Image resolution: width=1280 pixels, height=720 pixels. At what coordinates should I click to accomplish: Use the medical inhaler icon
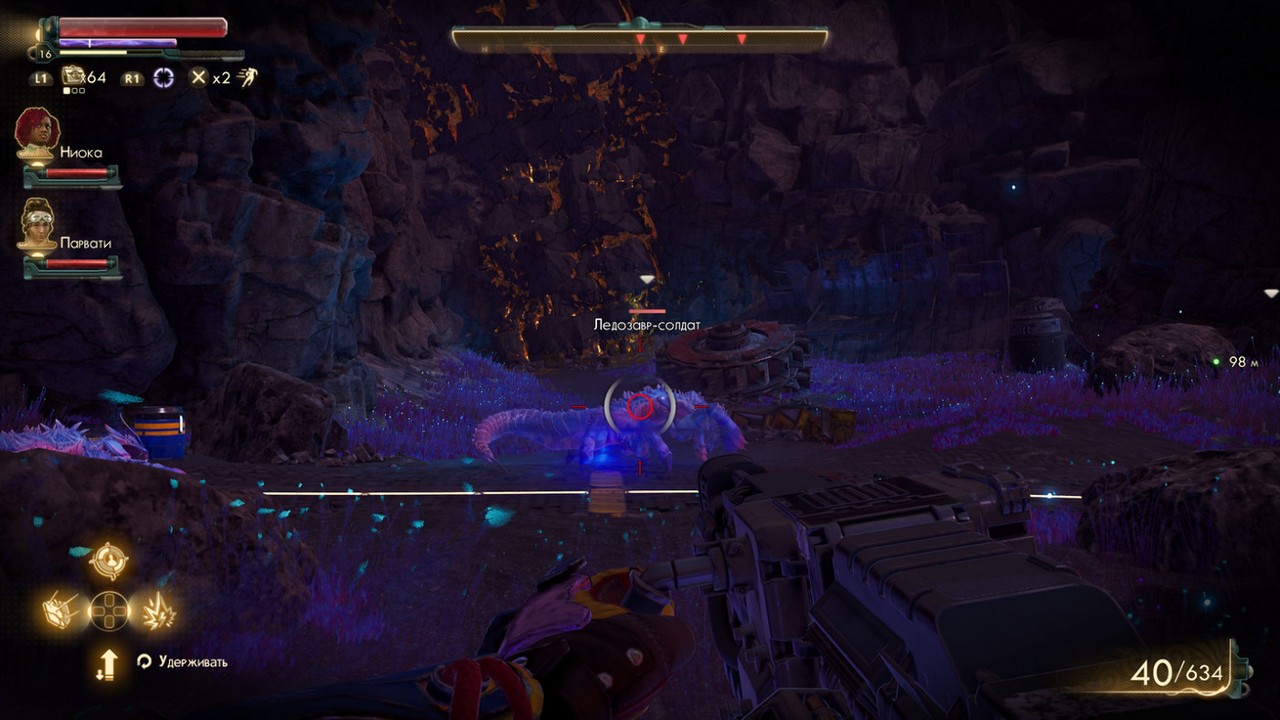click(x=73, y=77)
